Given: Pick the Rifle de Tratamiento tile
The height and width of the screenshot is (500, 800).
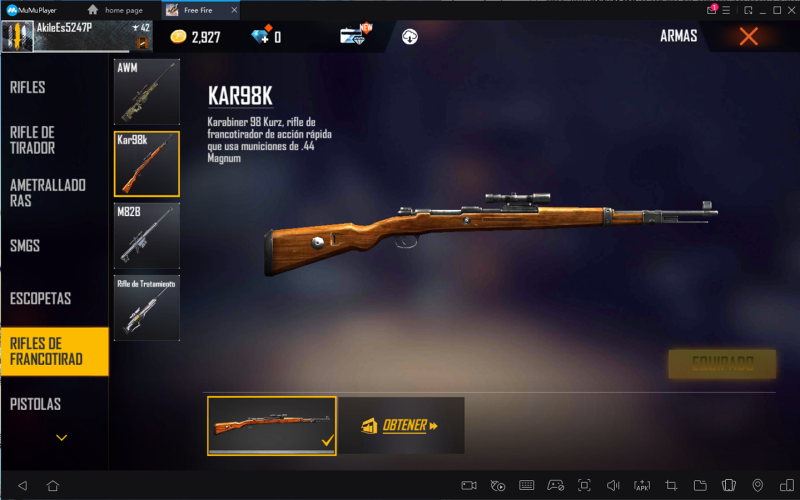Looking at the screenshot, I should 147,307.
